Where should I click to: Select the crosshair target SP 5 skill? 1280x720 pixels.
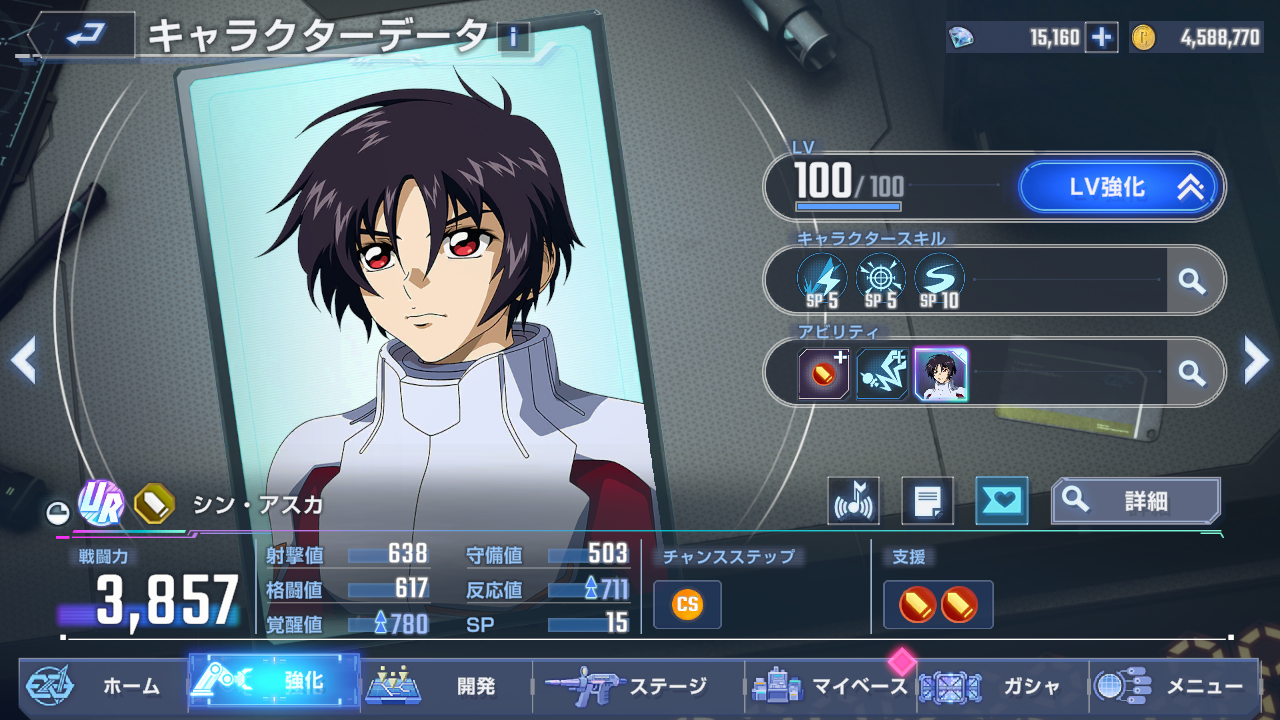pos(881,280)
